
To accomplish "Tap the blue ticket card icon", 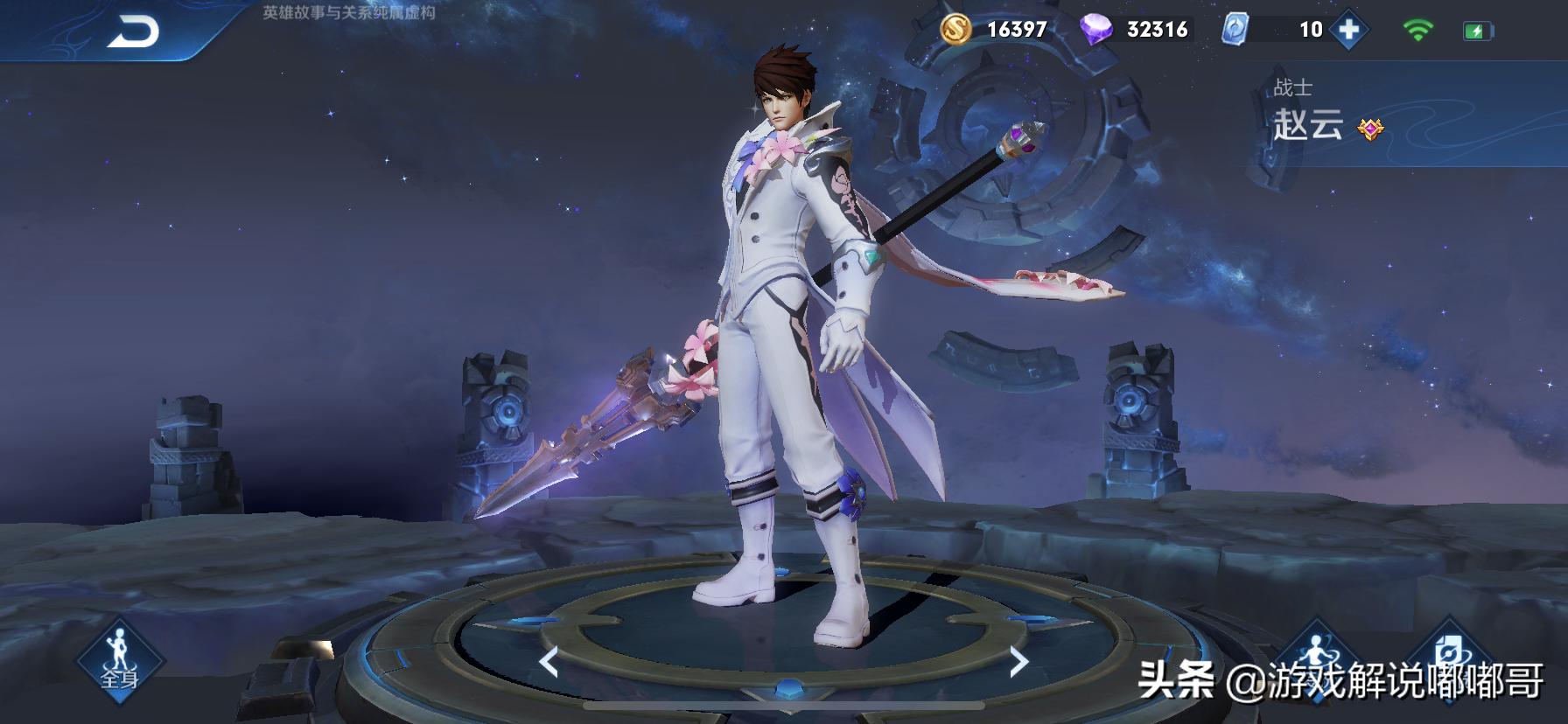I will click(1234, 30).
